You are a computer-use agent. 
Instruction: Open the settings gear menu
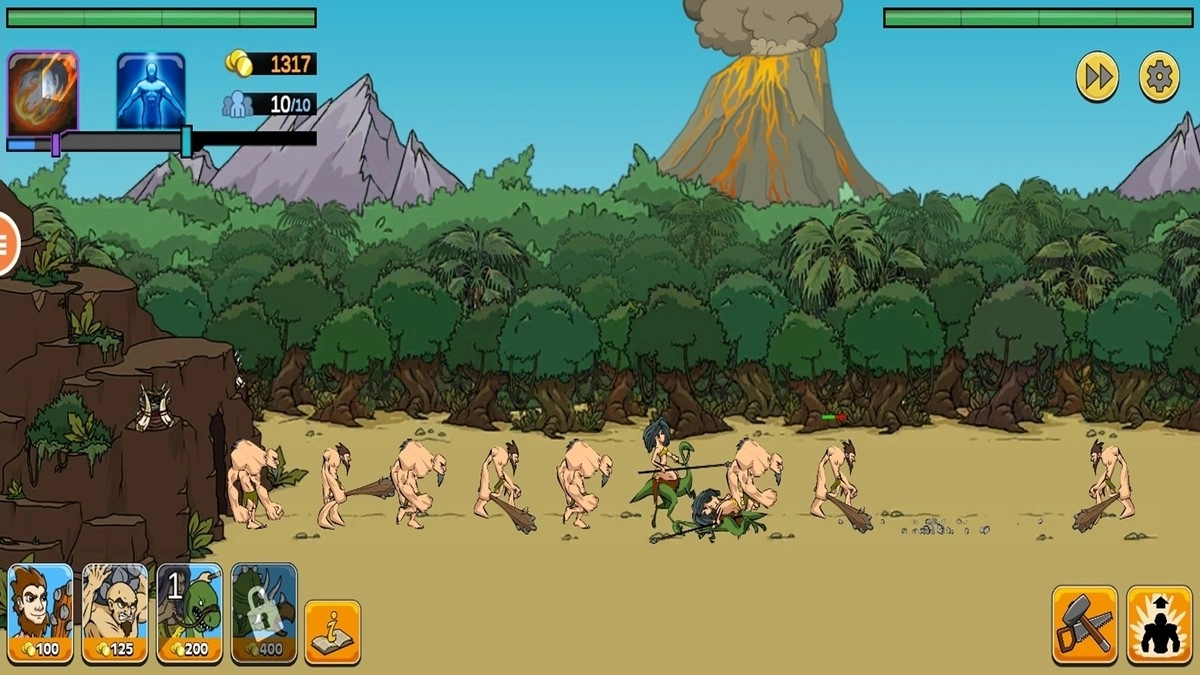[x=1160, y=77]
